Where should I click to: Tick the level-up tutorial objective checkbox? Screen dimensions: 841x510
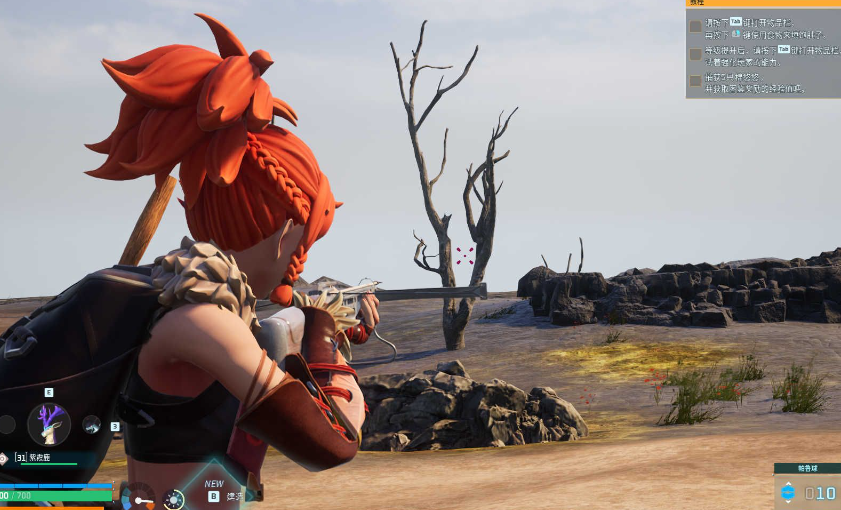coord(695,54)
